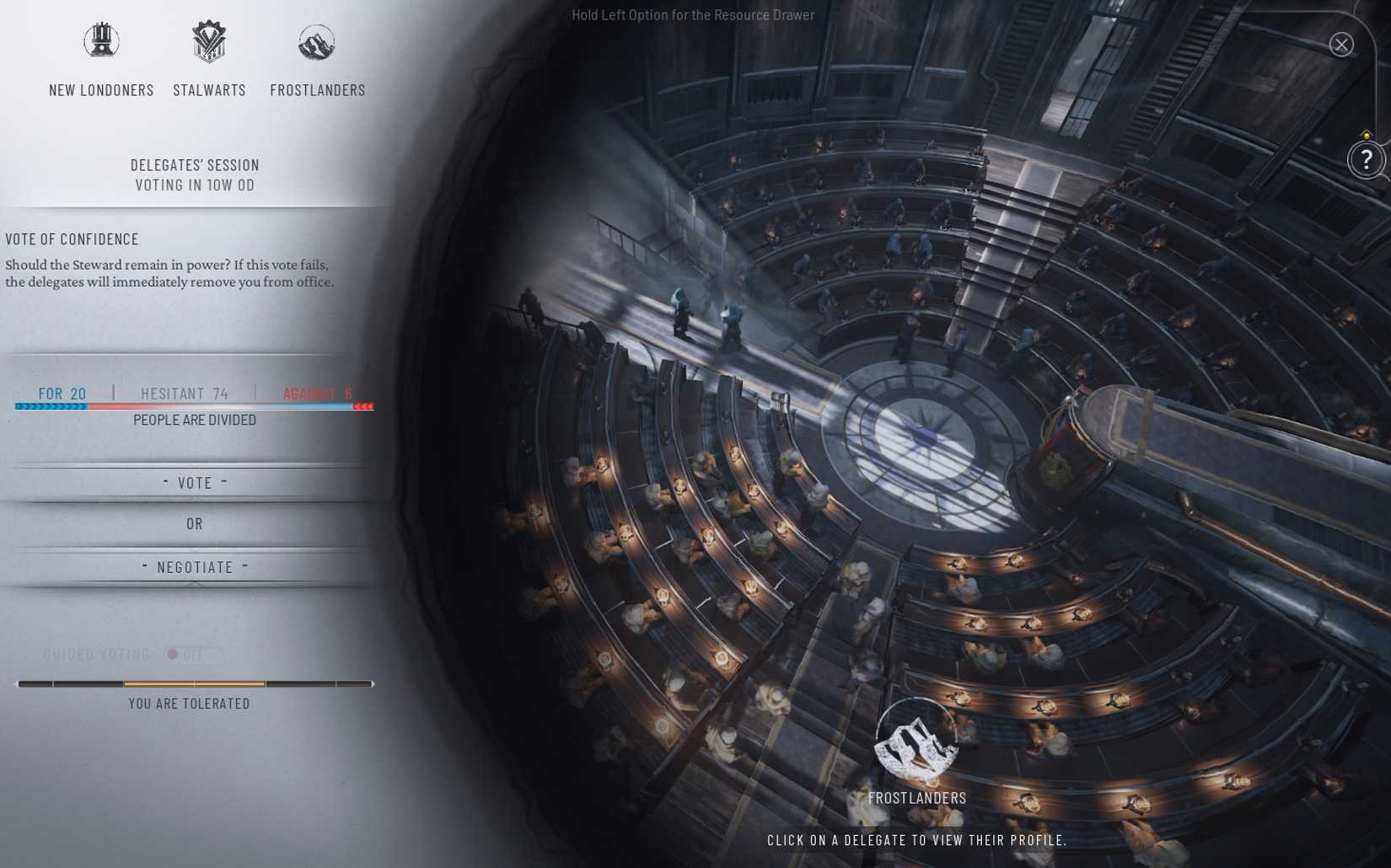Click the red AGAINST chevrons on the vote bar
This screenshot has width=1391, height=868.
click(363, 405)
